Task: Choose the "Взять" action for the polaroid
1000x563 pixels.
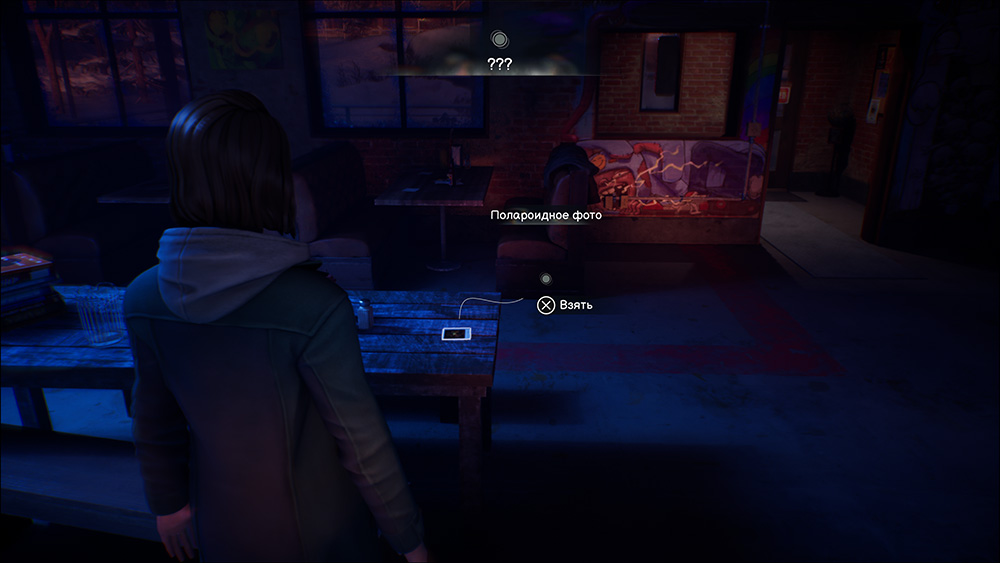Action: coord(565,305)
